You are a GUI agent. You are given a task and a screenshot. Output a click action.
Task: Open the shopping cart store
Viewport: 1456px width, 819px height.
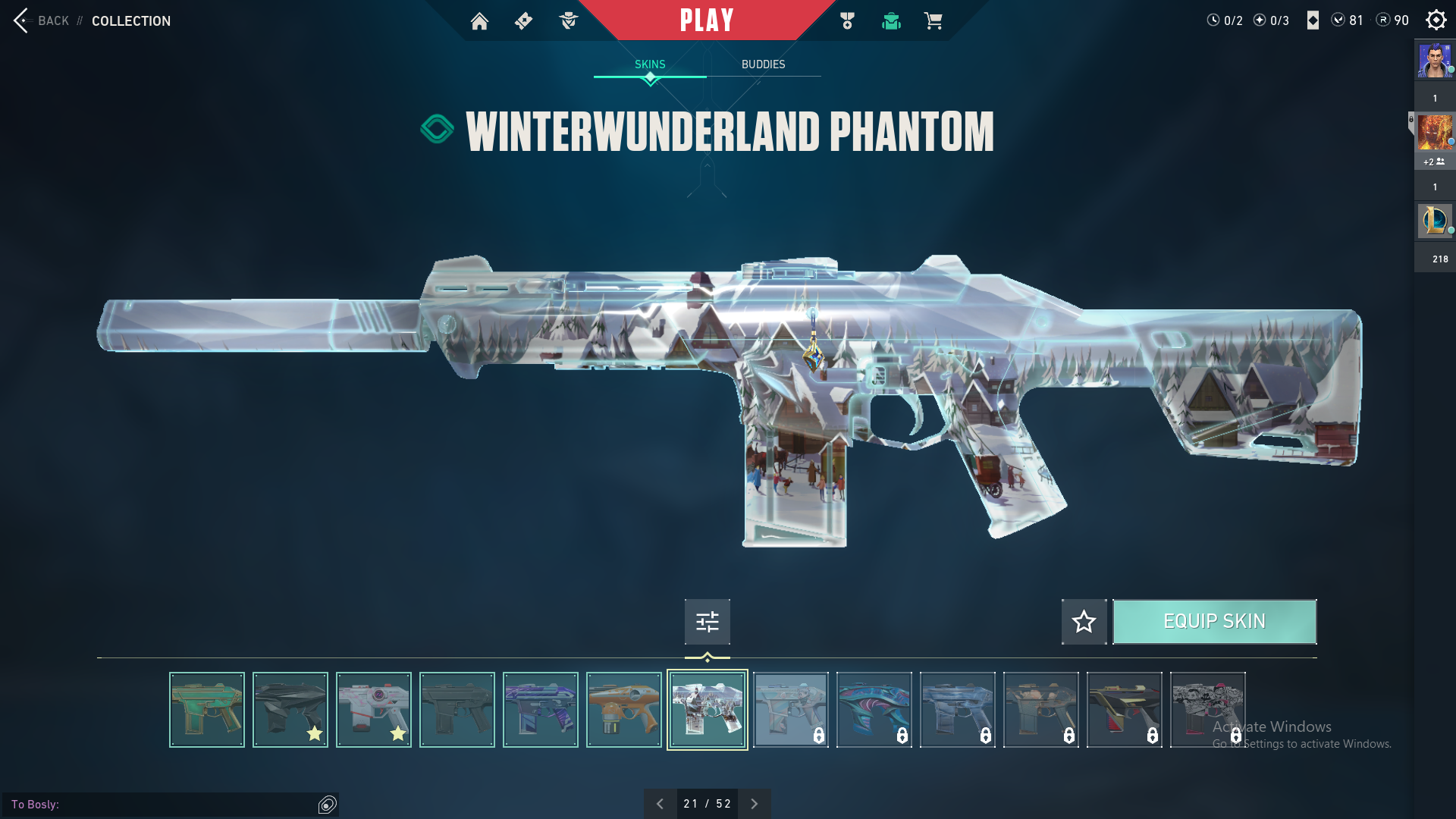tap(934, 21)
